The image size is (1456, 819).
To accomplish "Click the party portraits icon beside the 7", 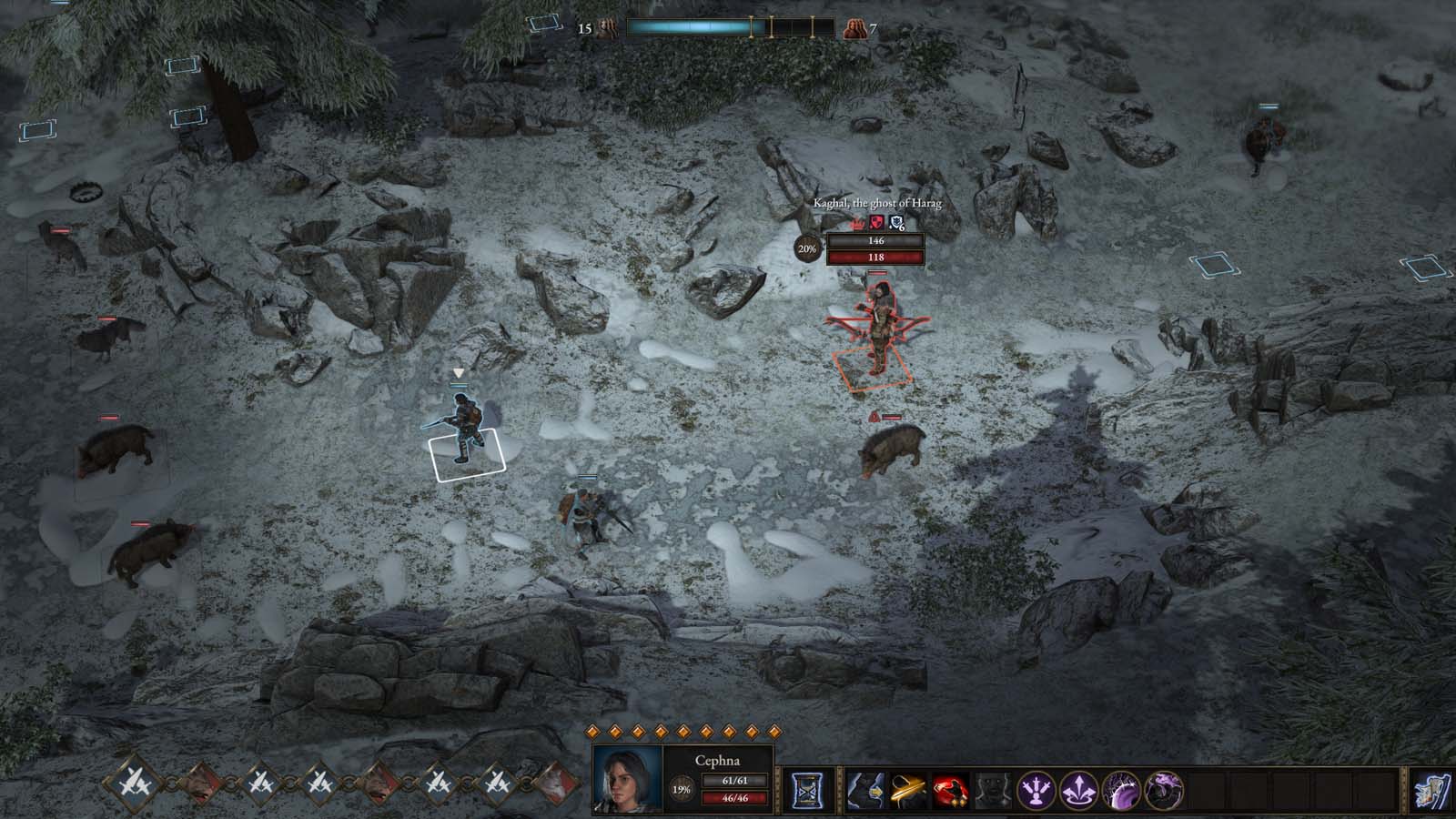I will coord(856,28).
